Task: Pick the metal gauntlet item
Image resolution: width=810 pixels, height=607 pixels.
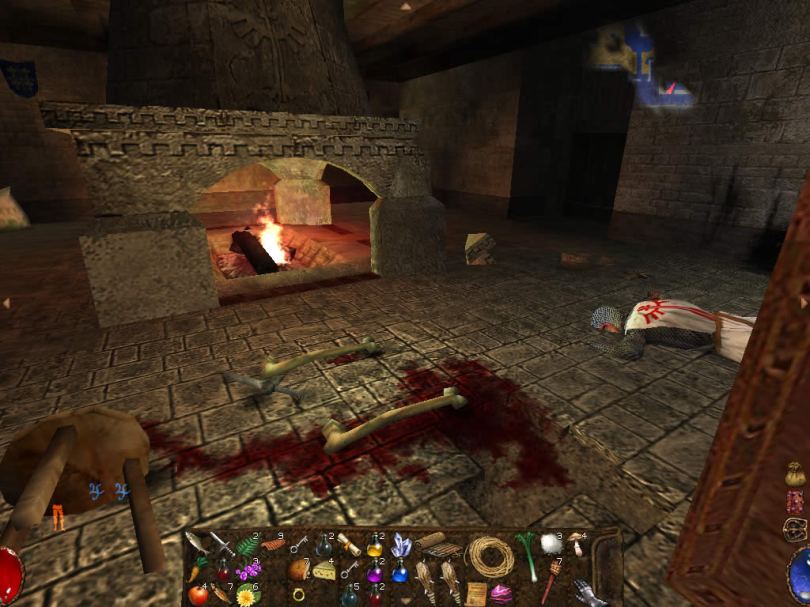Action: pyautogui.click(x=590, y=592)
